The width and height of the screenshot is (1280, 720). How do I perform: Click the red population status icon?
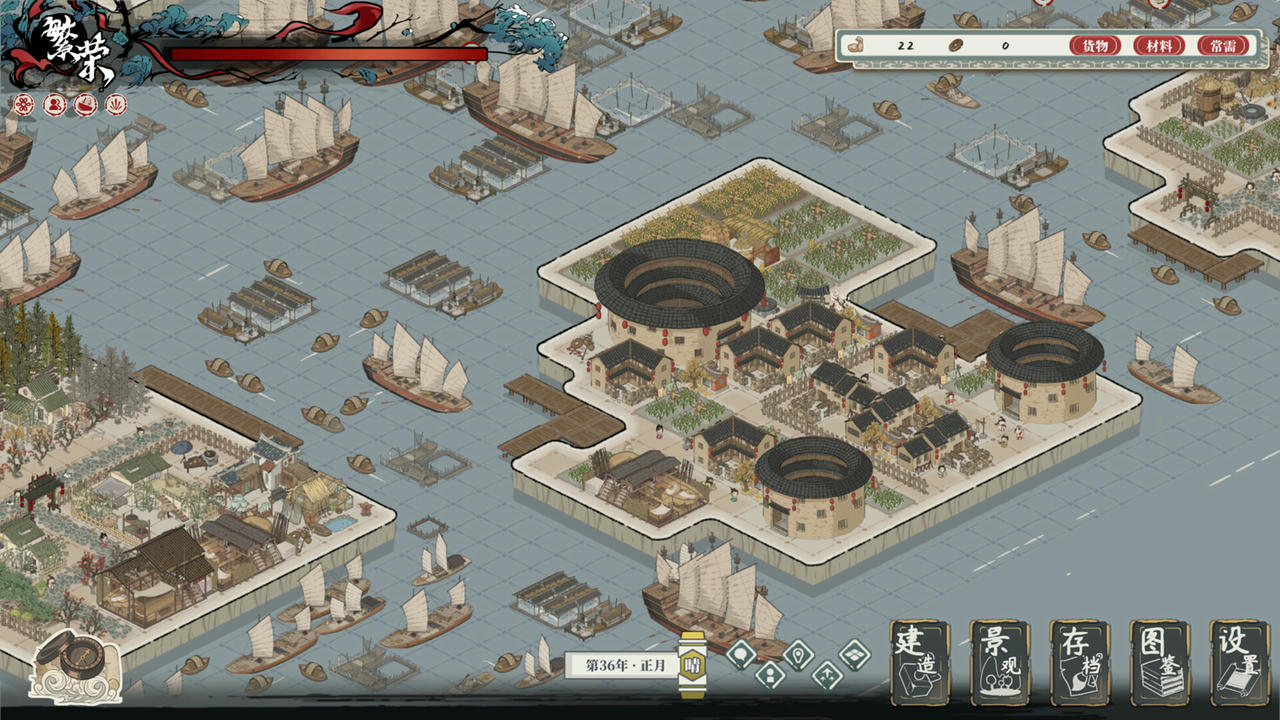point(54,104)
